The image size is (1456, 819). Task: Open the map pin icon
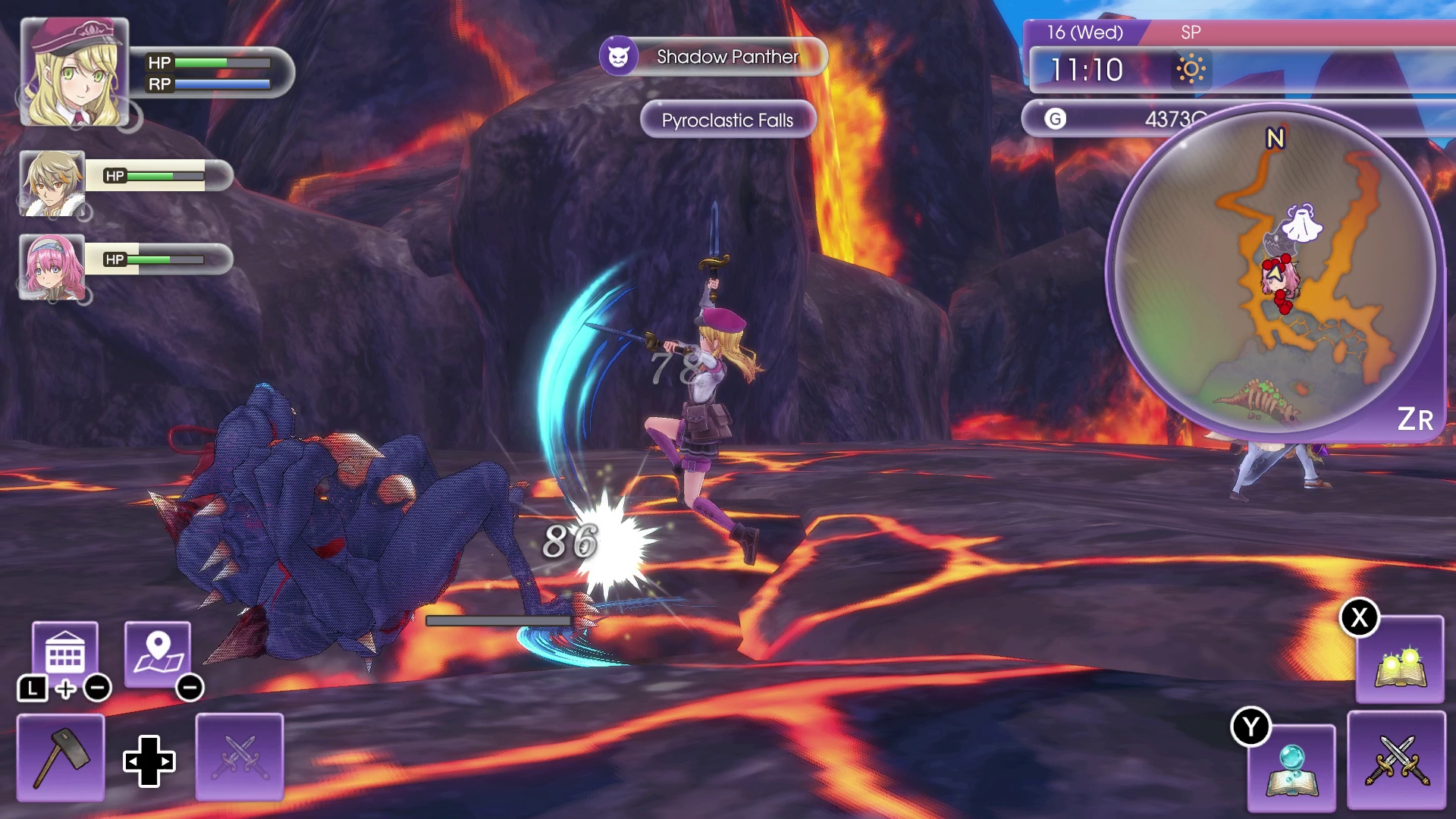158,653
